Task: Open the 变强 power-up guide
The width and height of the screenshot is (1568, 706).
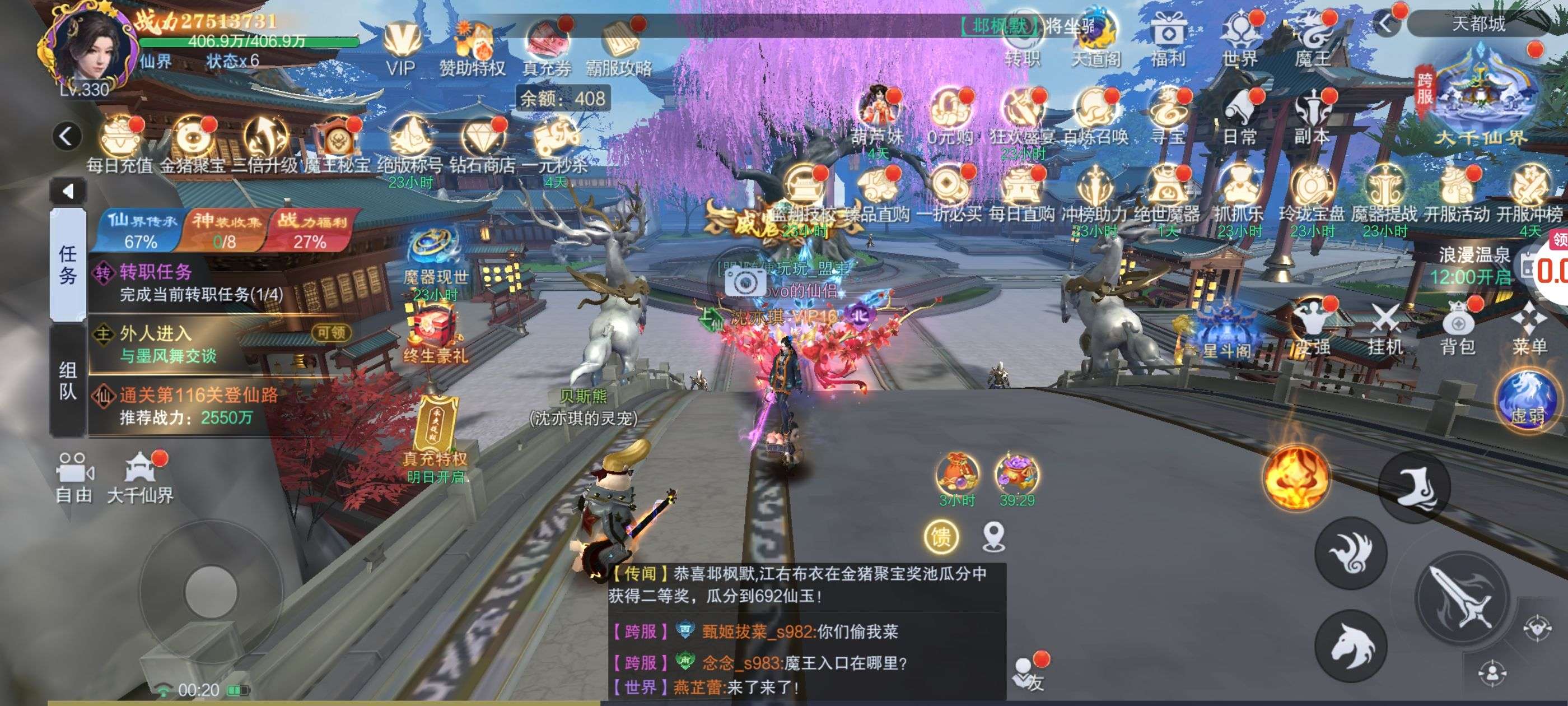Action: click(1312, 329)
